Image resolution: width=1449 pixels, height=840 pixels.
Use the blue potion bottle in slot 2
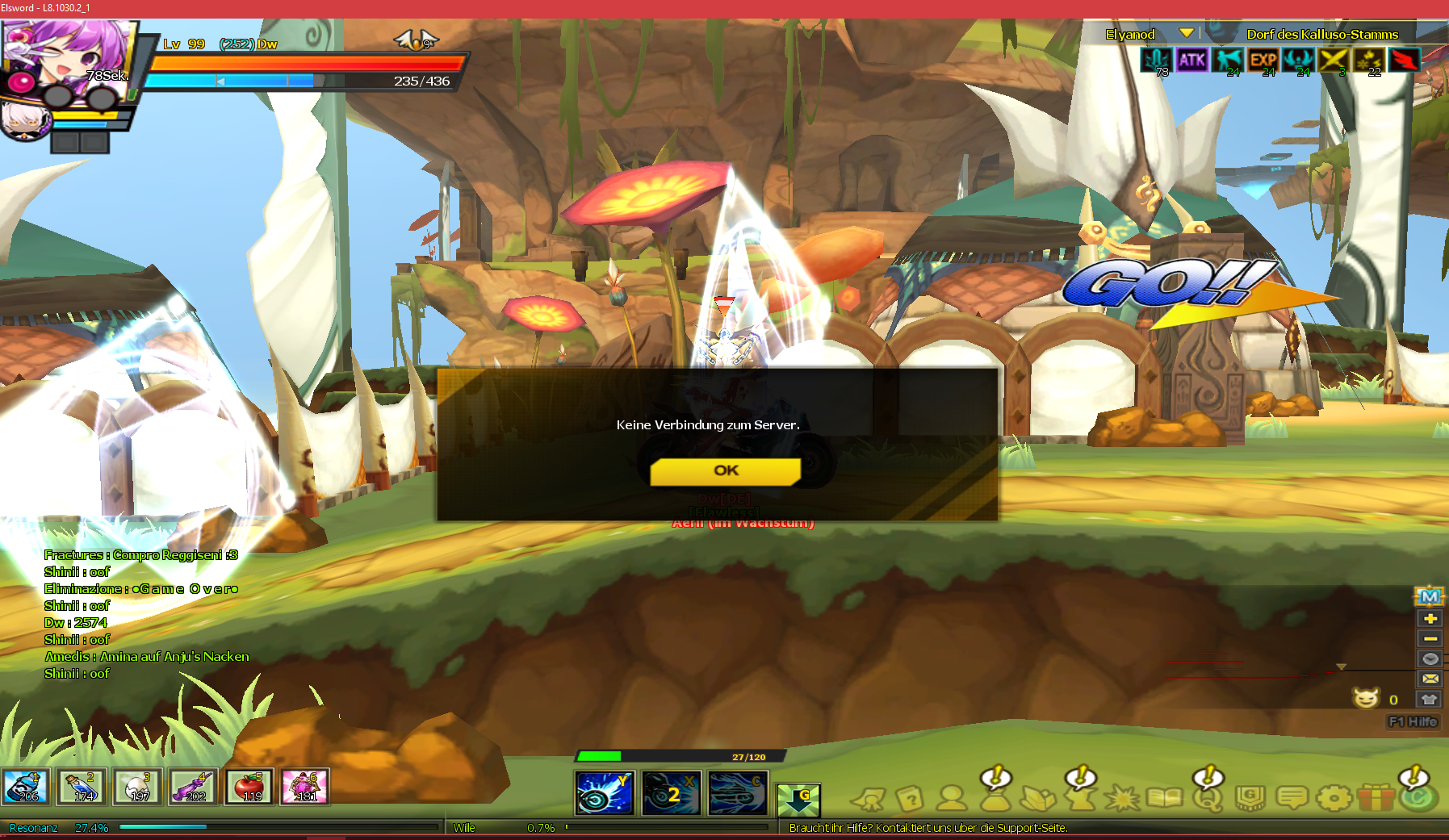point(82,787)
